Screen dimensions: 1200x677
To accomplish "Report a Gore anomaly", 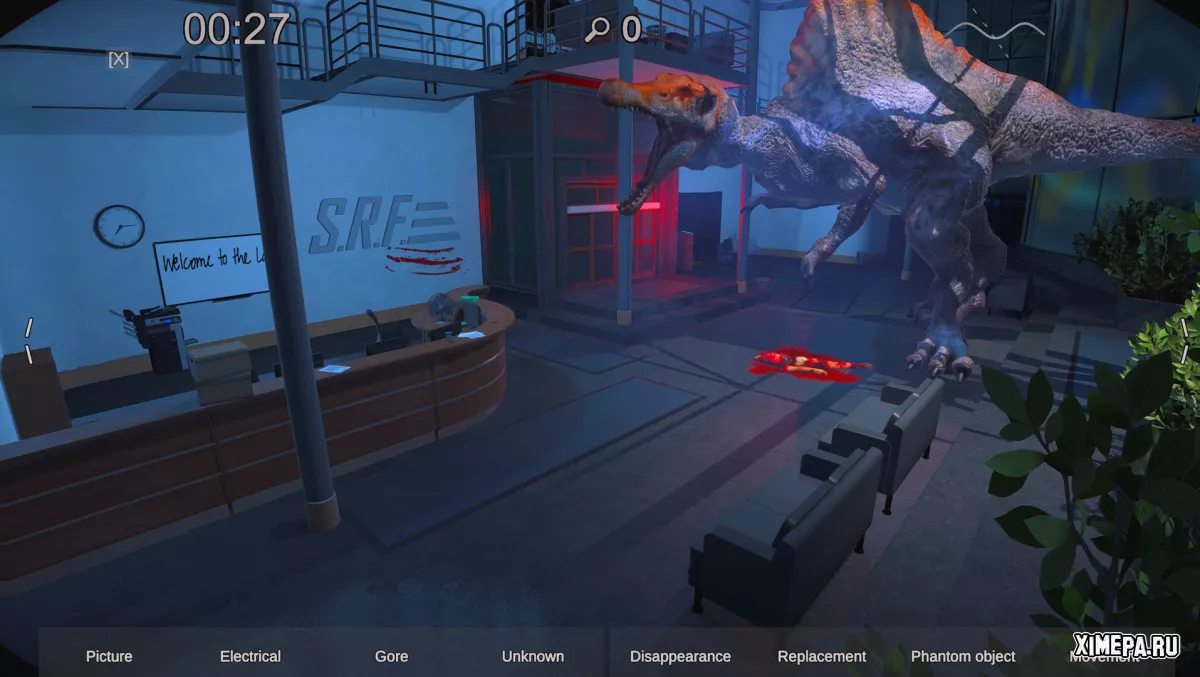I will pyautogui.click(x=391, y=656).
